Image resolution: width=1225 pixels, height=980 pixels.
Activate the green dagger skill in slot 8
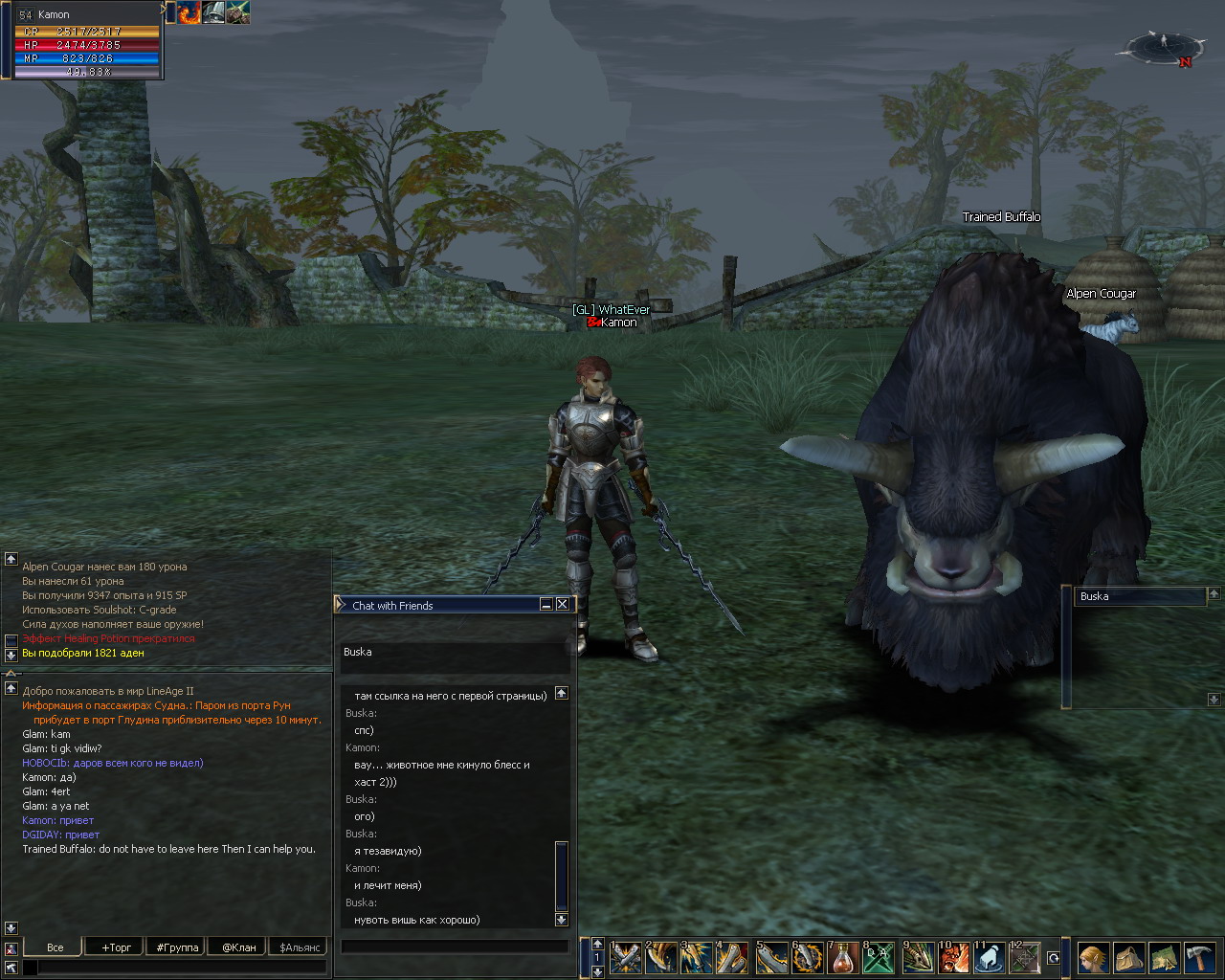[880, 957]
